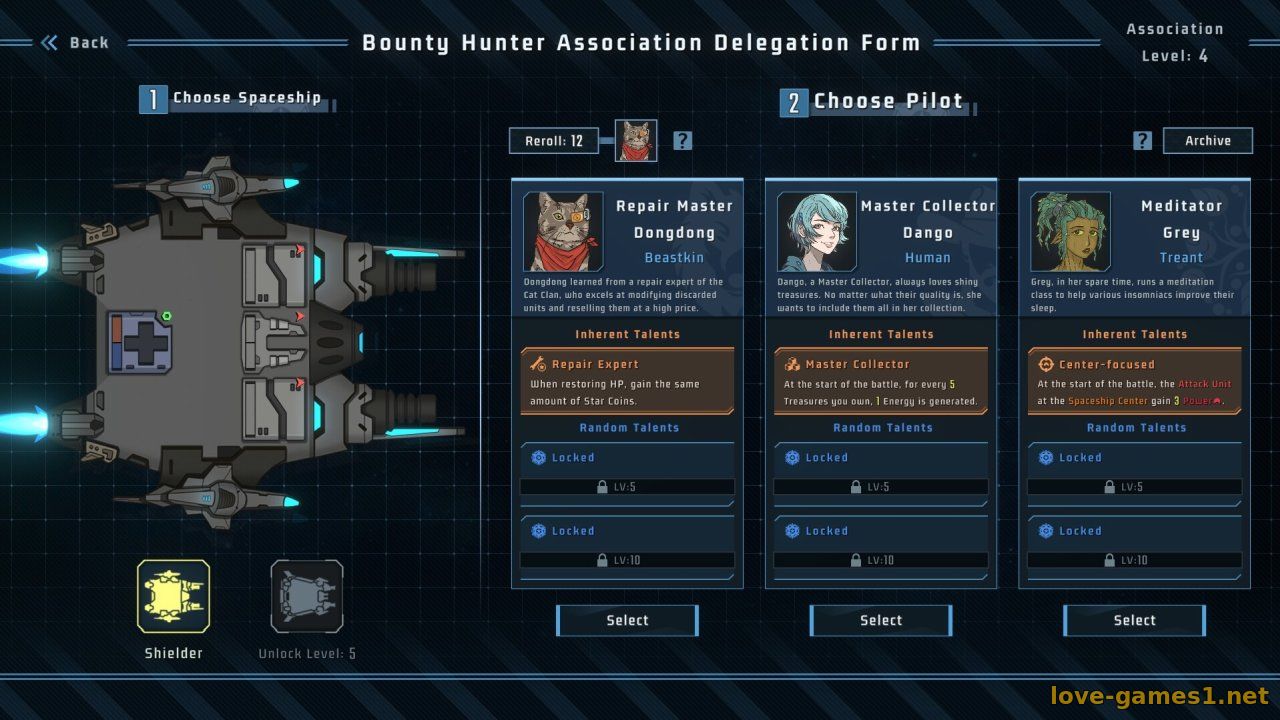Click Dongdong's cat portrait
1280x720 pixels.
tap(563, 232)
